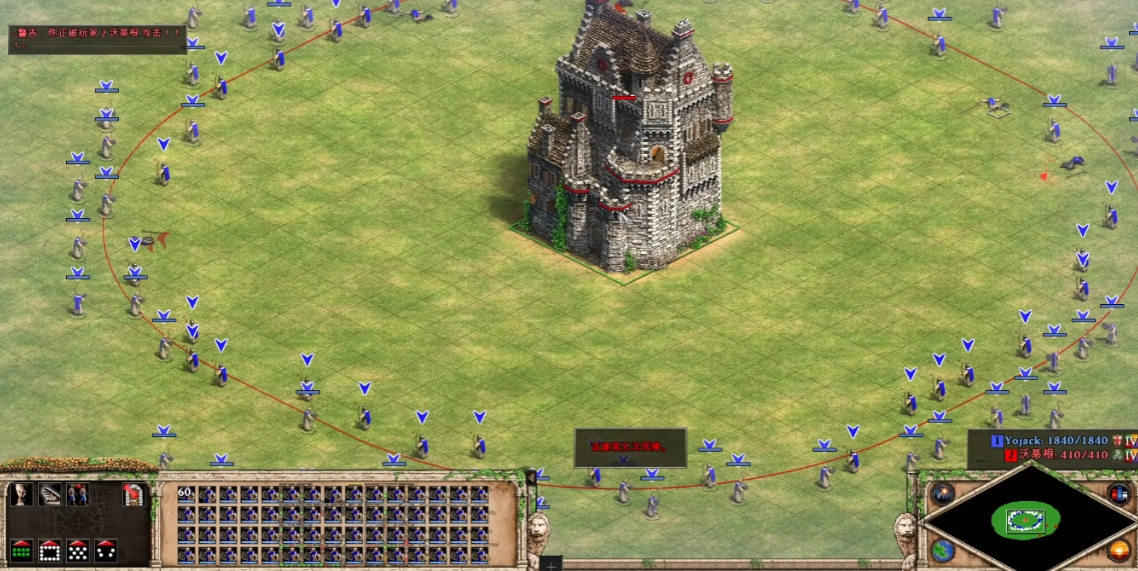
Task: Choose the flank formation icon
Action: click(x=105, y=550)
